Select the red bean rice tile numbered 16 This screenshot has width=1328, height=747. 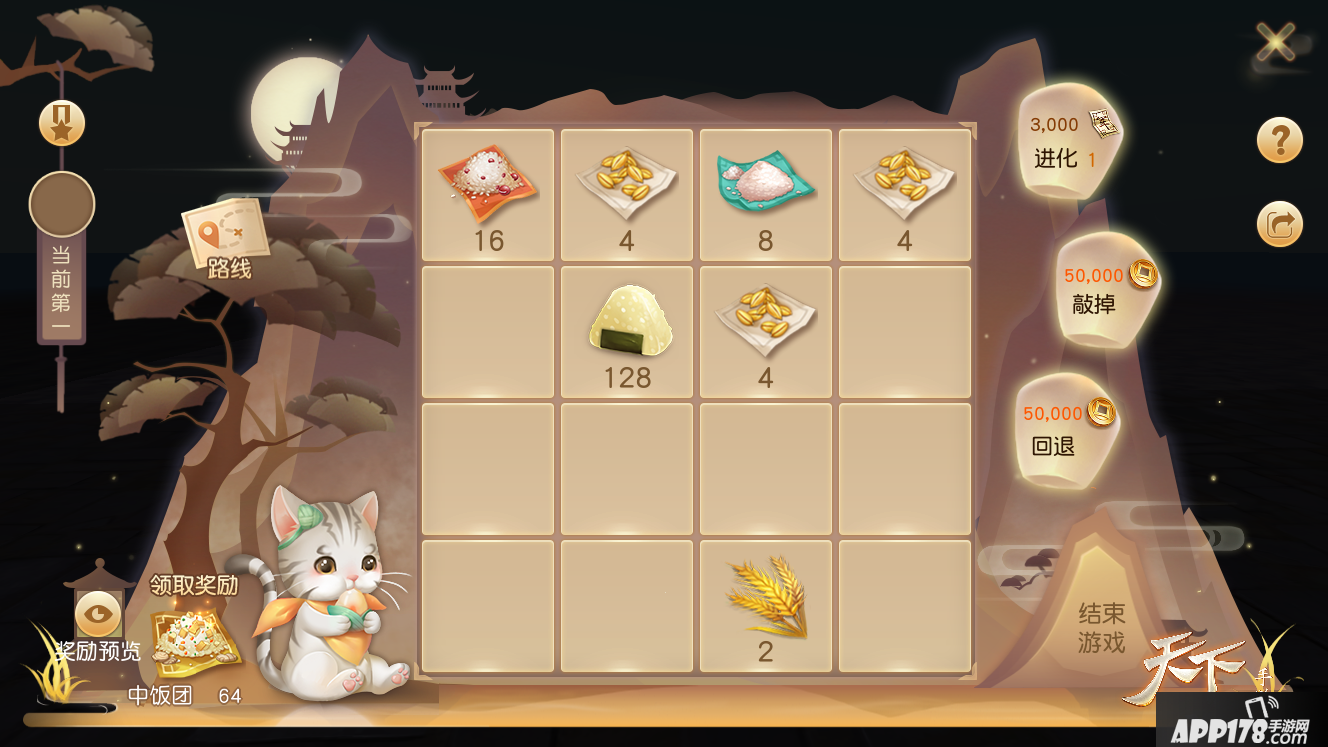(x=488, y=195)
